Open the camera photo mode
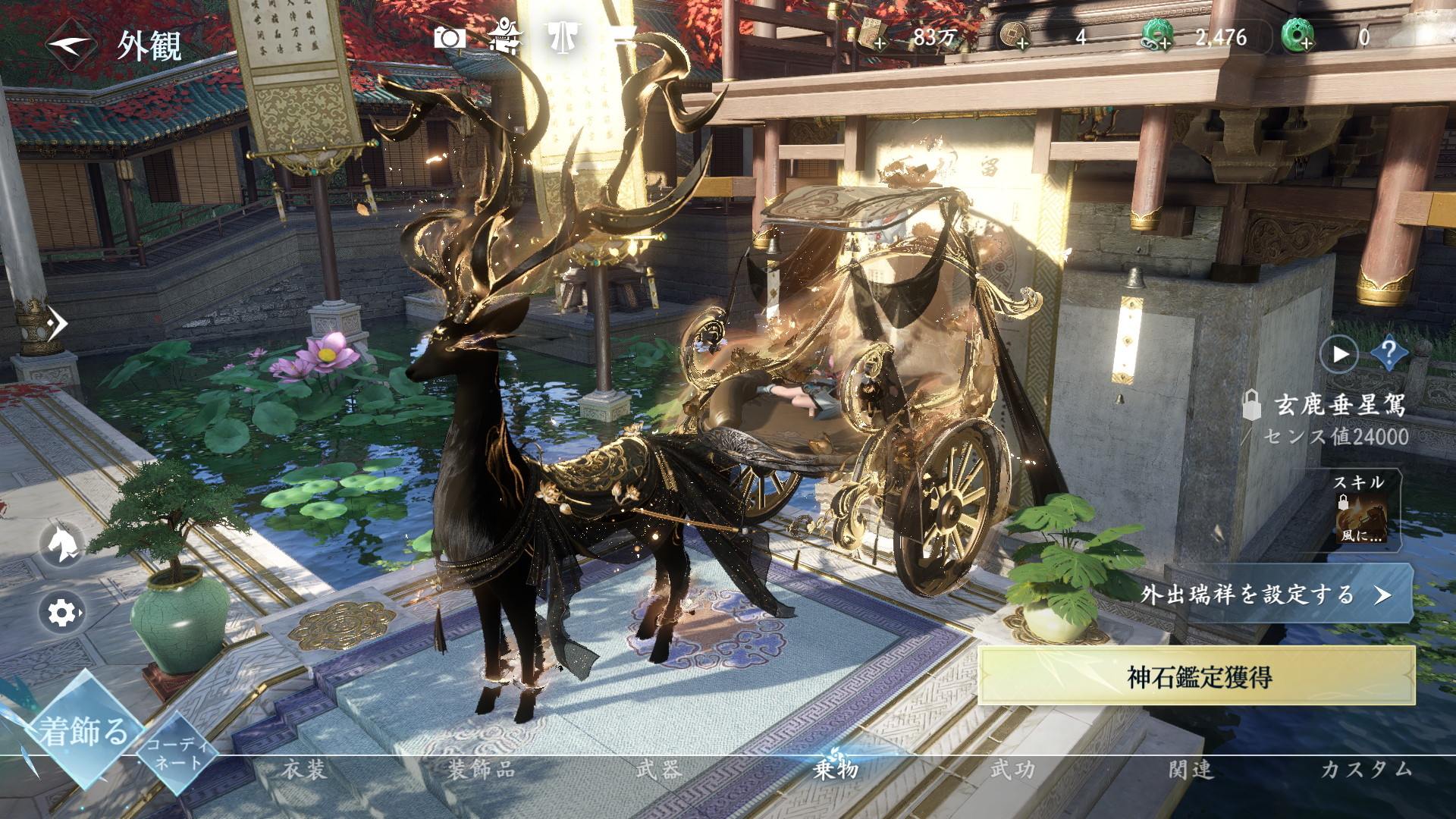1456x819 pixels. pos(449,37)
